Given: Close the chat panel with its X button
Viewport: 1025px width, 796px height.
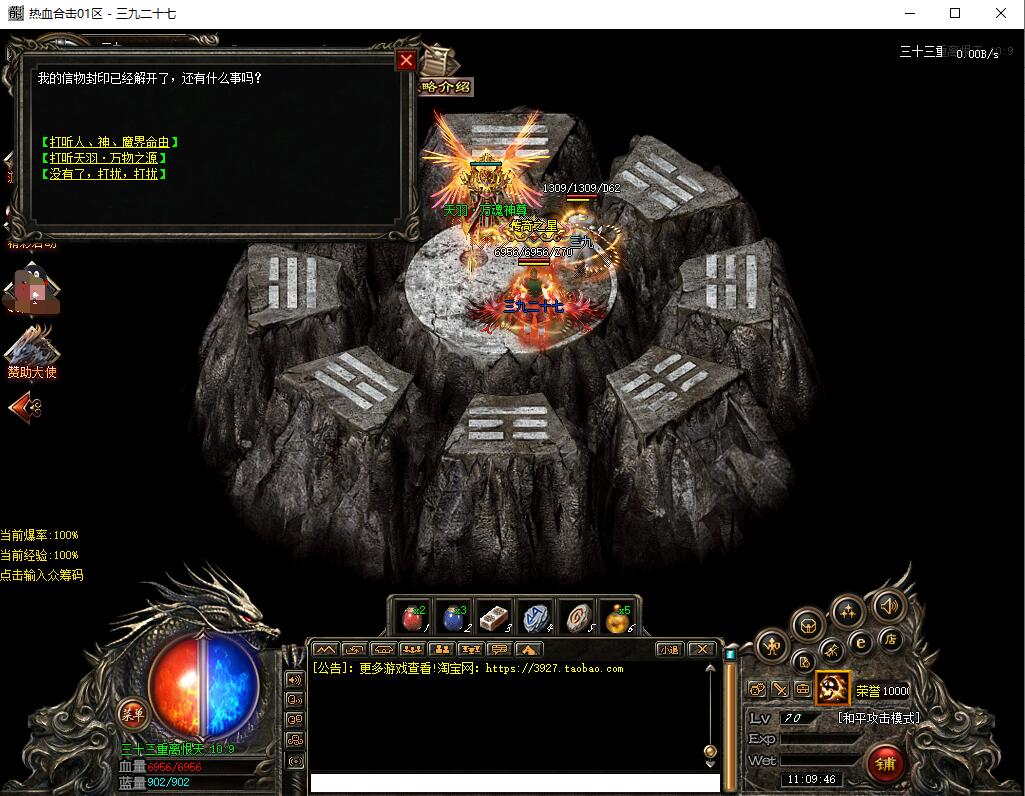Looking at the screenshot, I should click(702, 649).
